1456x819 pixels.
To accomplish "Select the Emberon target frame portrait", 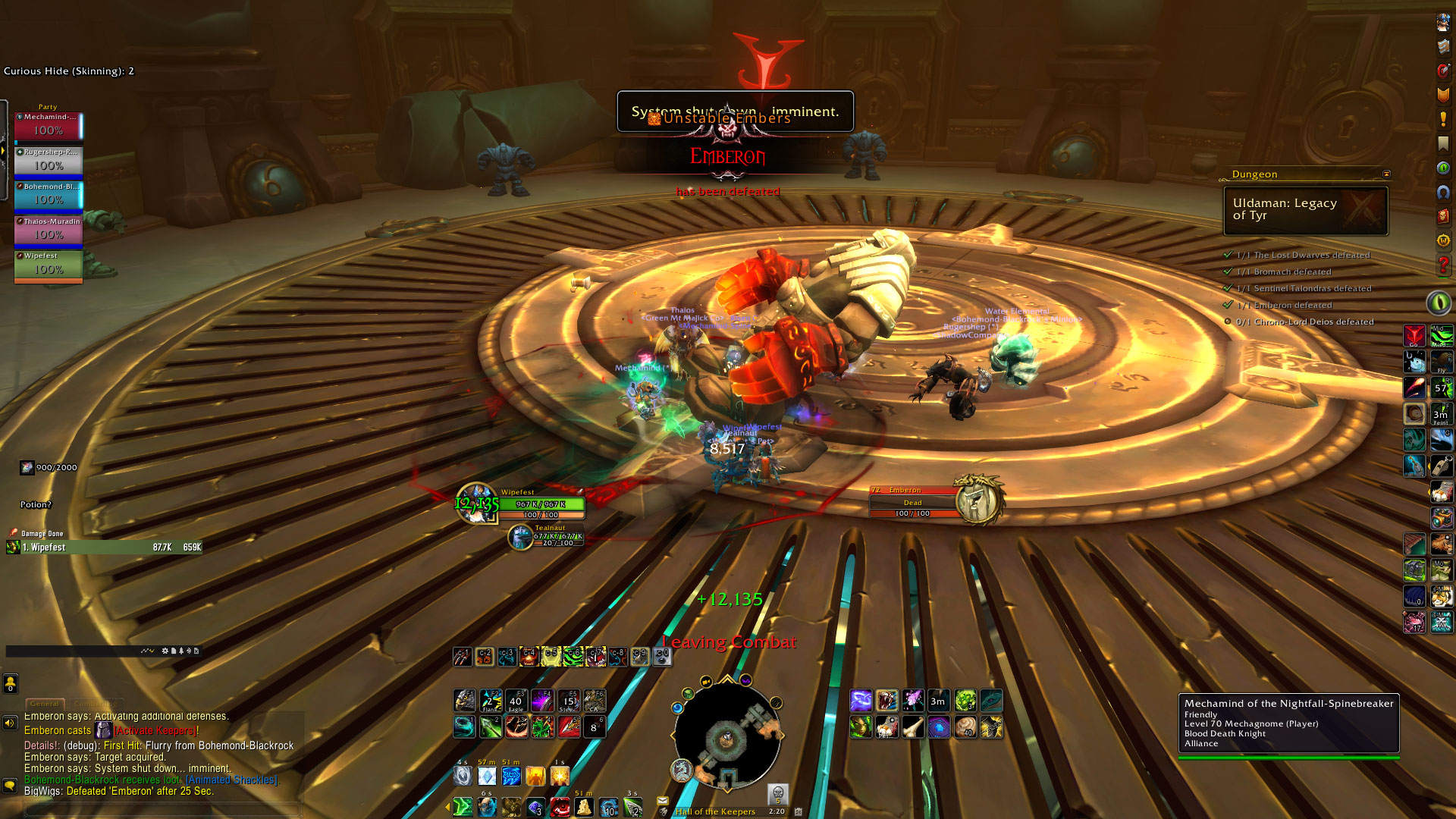I will 977,500.
